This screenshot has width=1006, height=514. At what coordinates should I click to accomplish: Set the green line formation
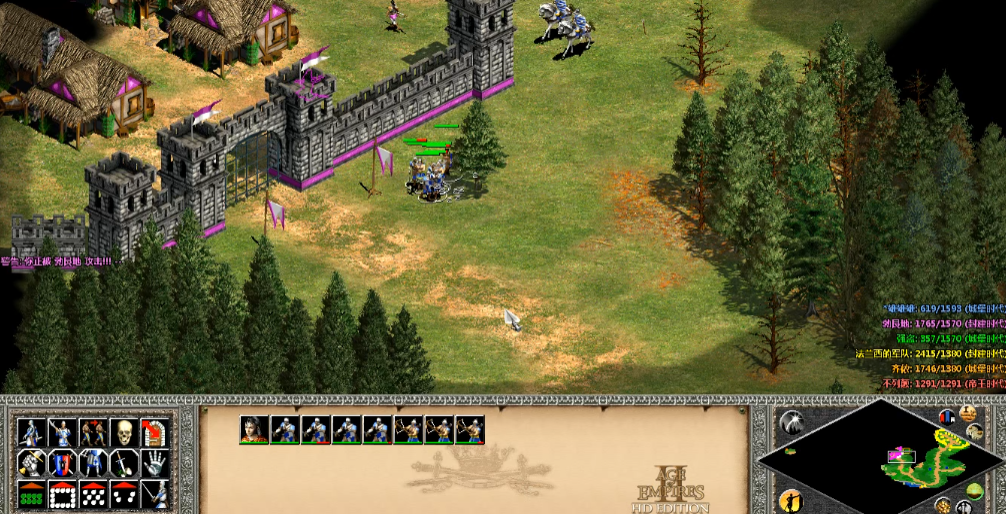(x=32, y=494)
